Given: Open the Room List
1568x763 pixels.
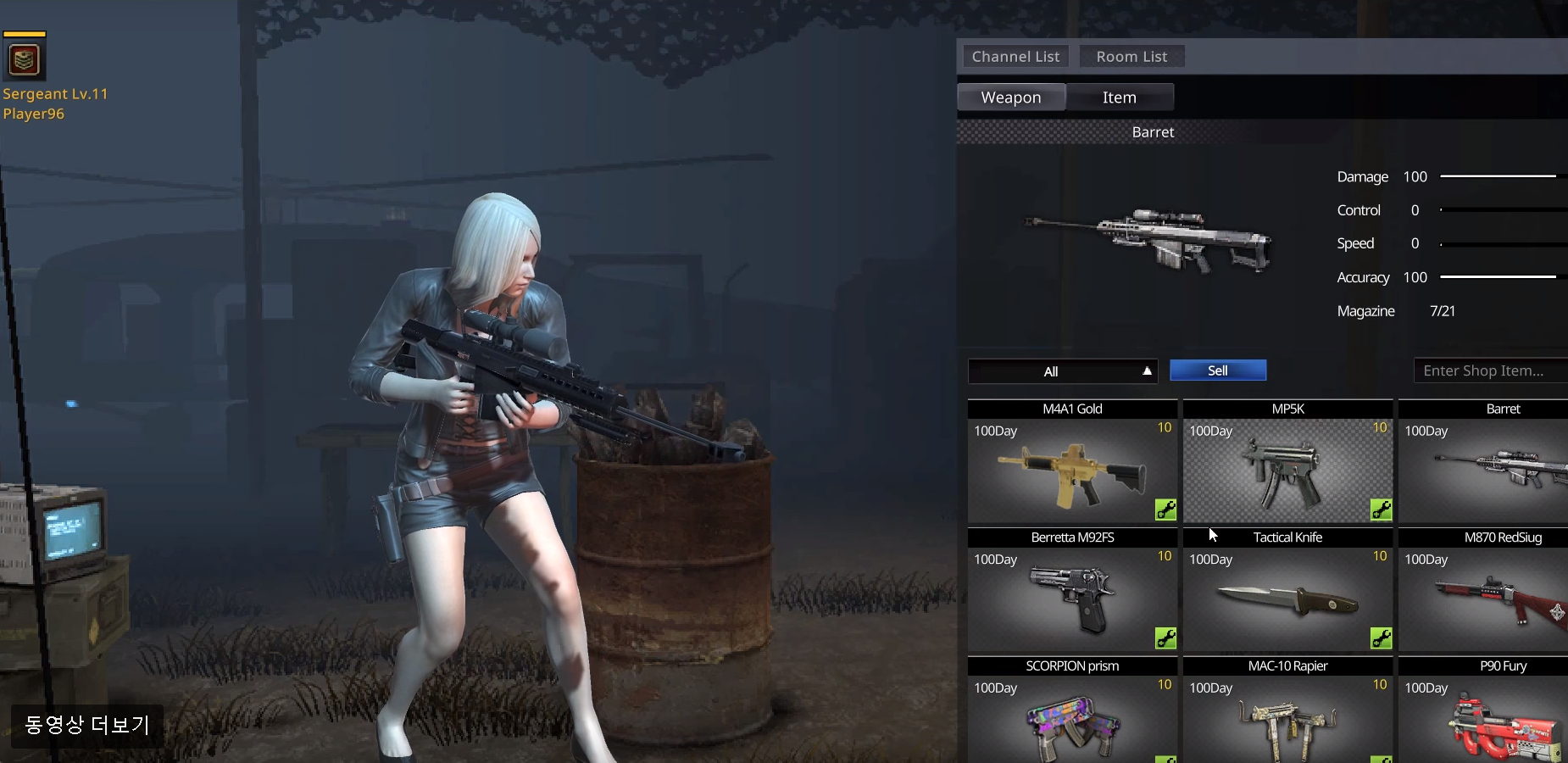Looking at the screenshot, I should click(1132, 57).
